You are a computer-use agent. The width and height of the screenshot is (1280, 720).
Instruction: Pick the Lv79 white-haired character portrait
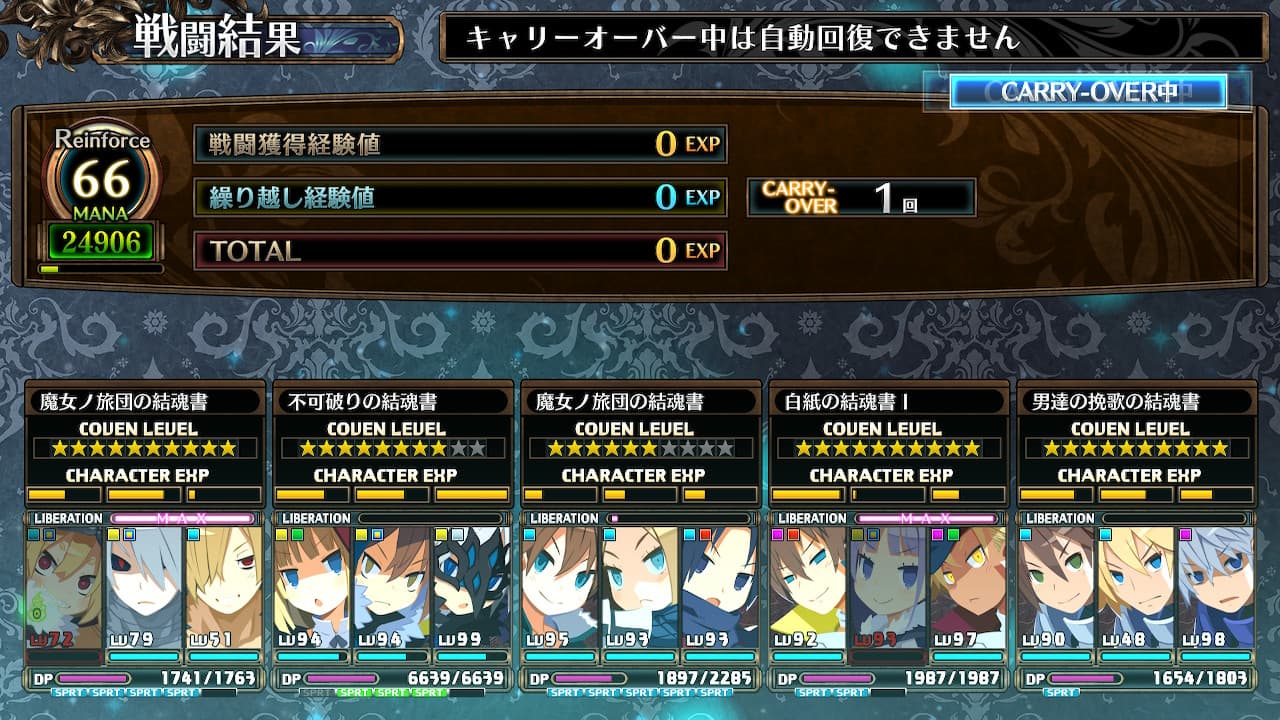(x=144, y=588)
